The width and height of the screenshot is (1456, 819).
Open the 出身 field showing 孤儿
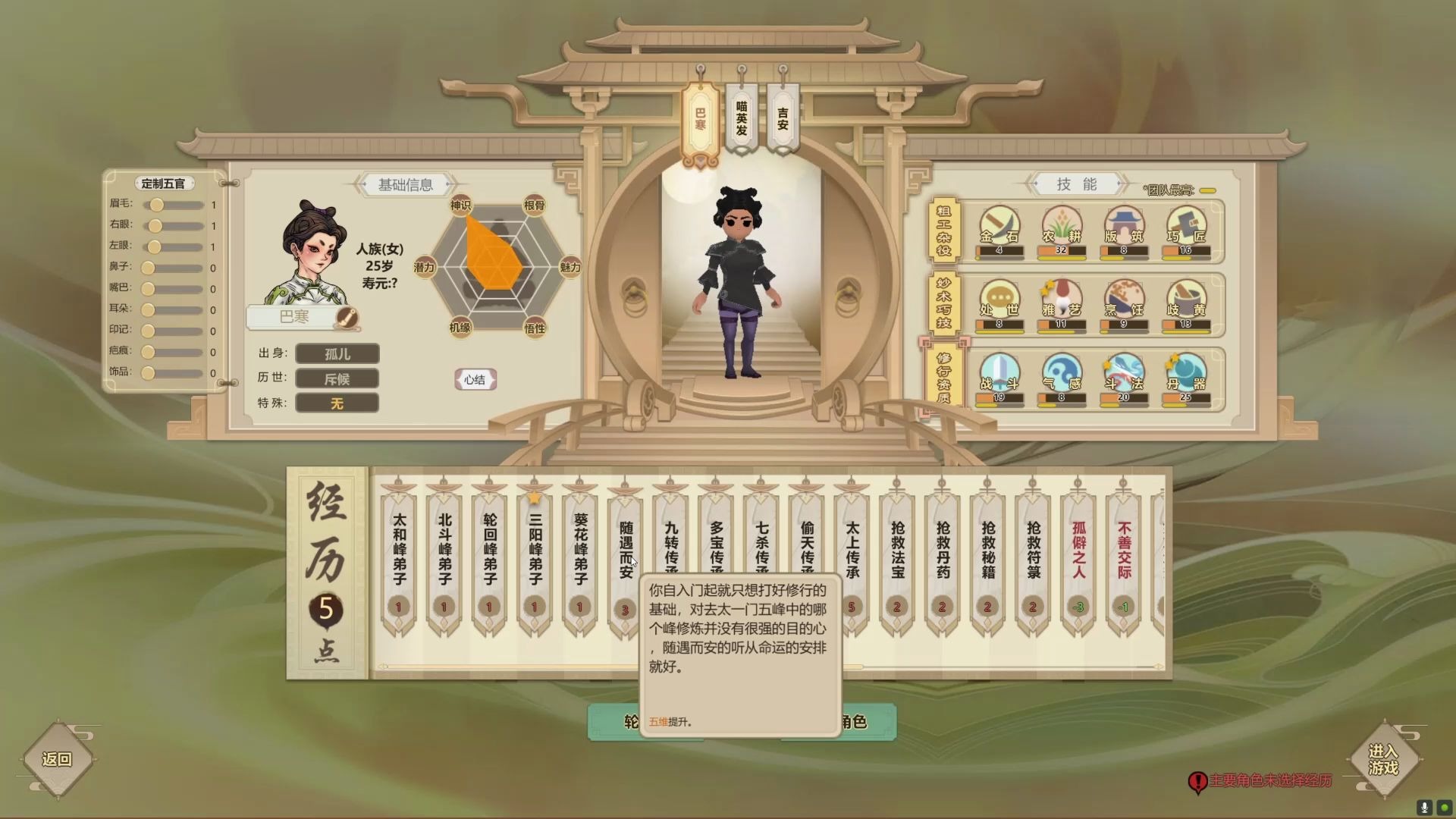337,353
